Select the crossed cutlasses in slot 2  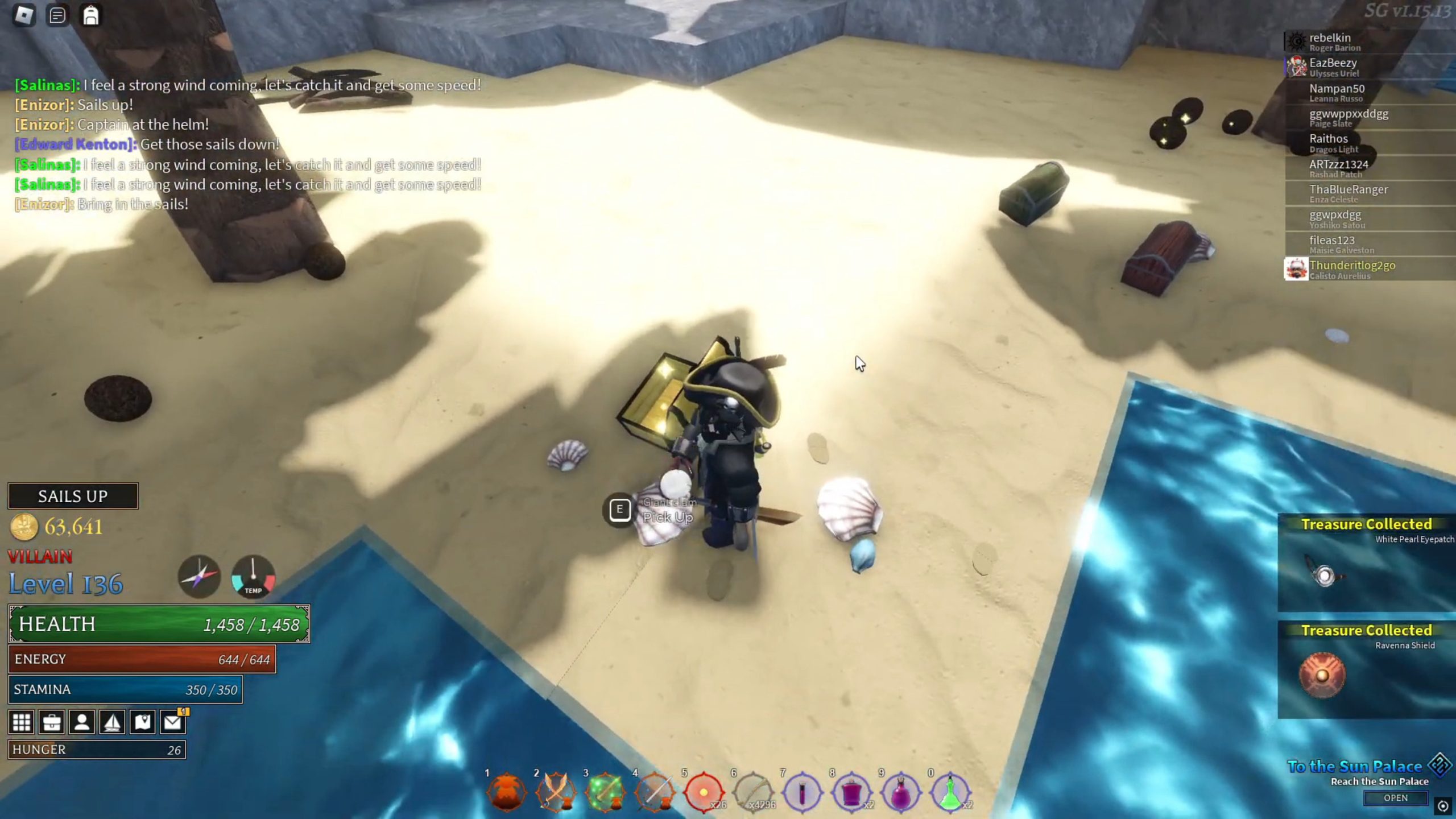(x=556, y=792)
